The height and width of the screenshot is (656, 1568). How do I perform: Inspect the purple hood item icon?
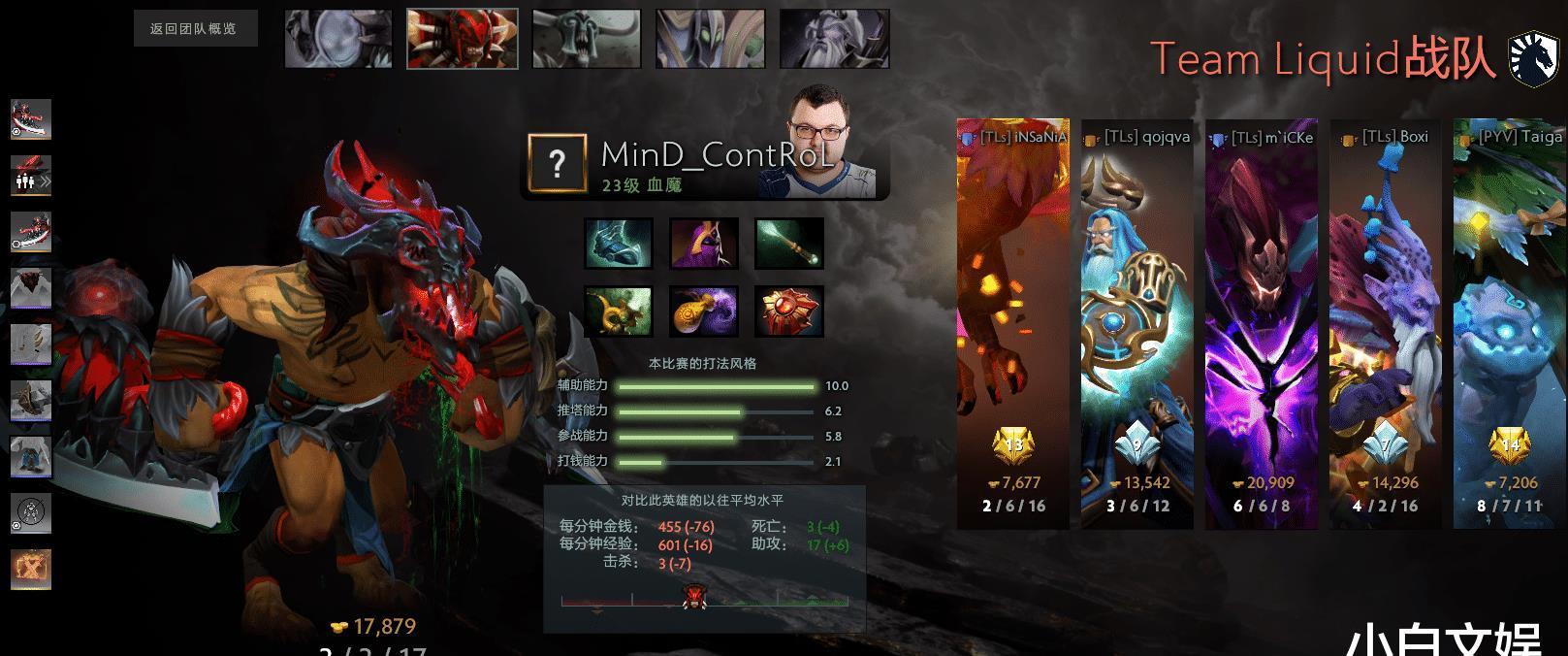coord(704,243)
